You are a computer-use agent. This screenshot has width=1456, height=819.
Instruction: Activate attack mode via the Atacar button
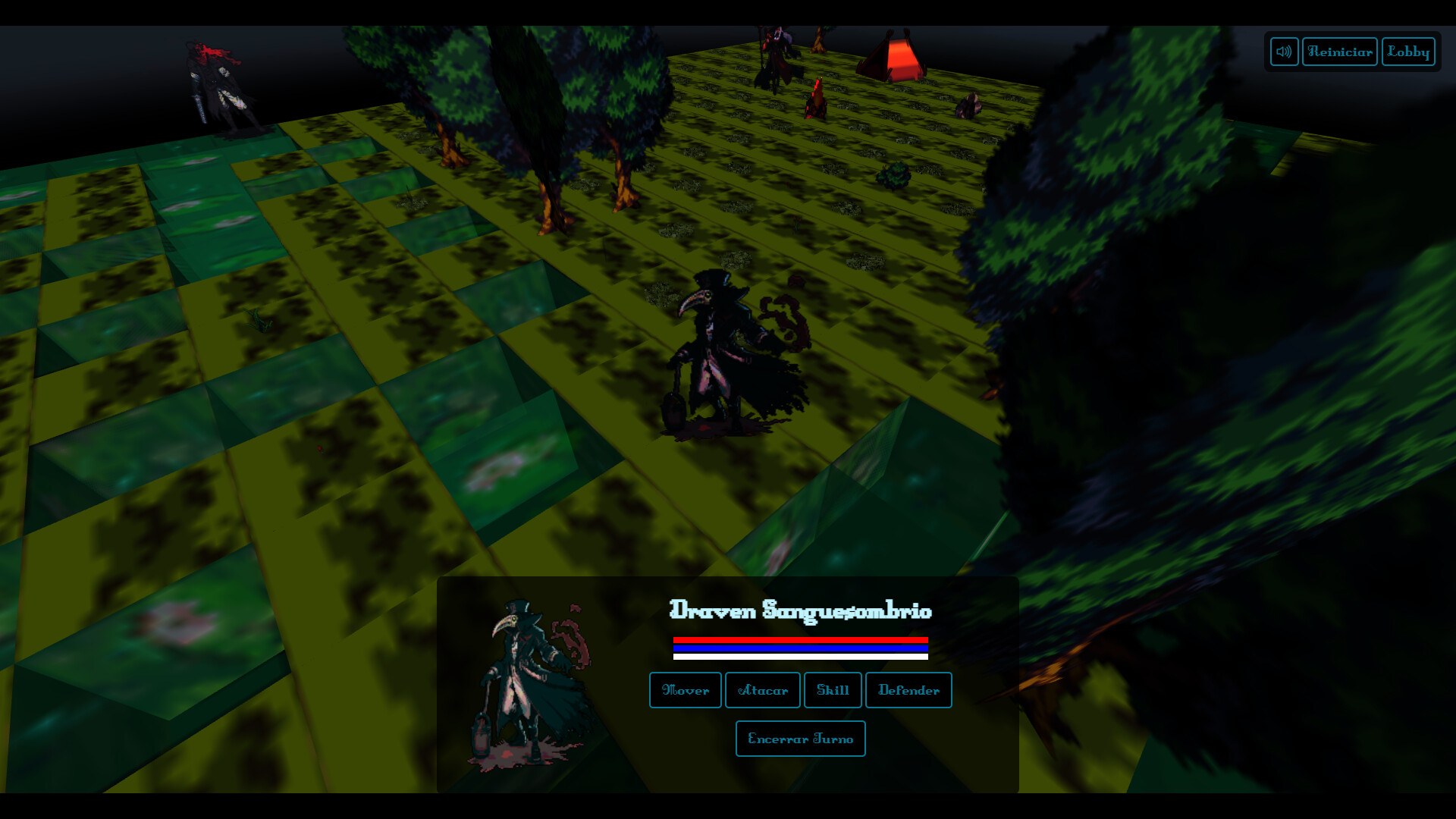(x=761, y=690)
